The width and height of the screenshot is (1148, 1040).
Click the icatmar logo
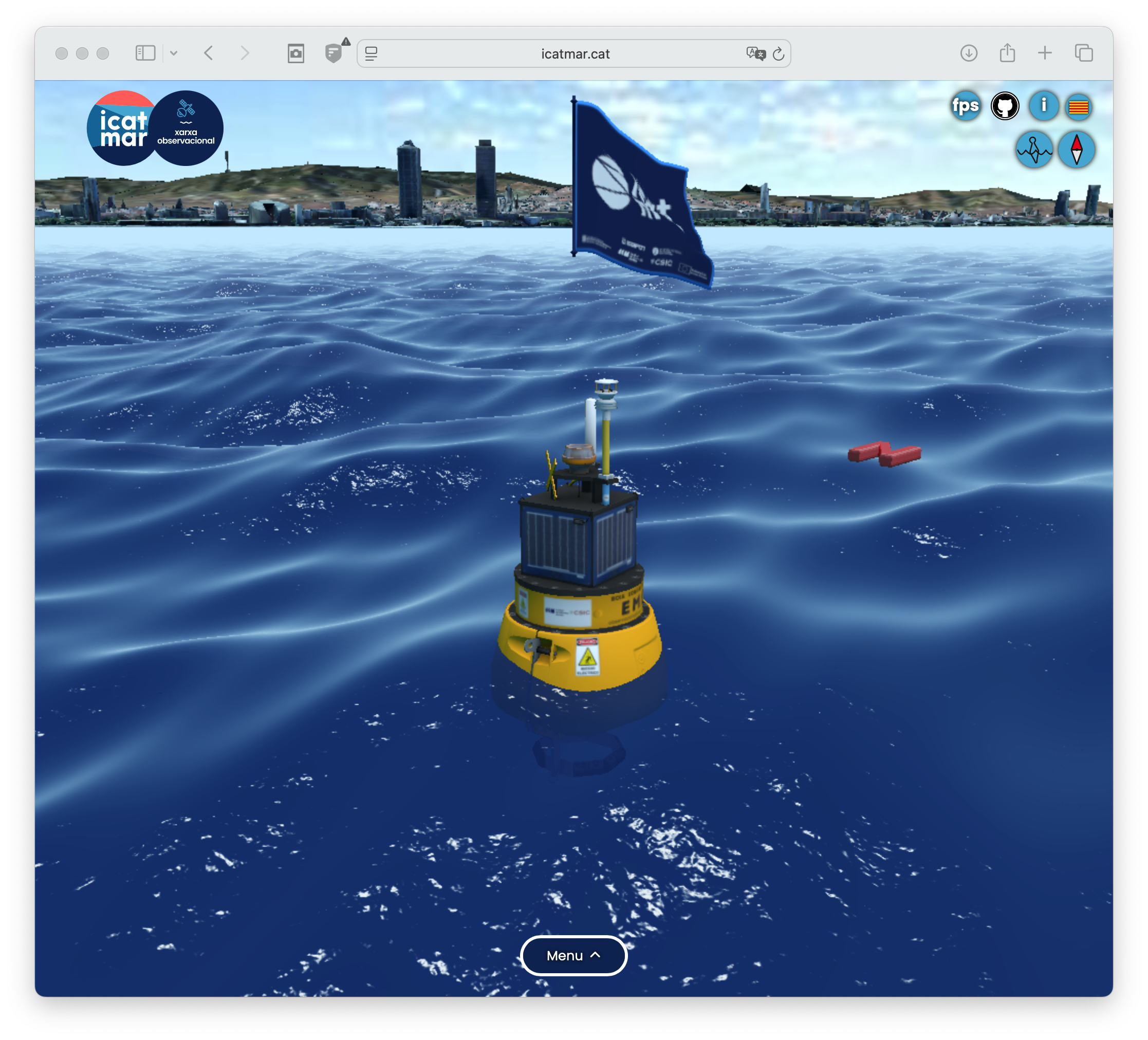[x=121, y=129]
